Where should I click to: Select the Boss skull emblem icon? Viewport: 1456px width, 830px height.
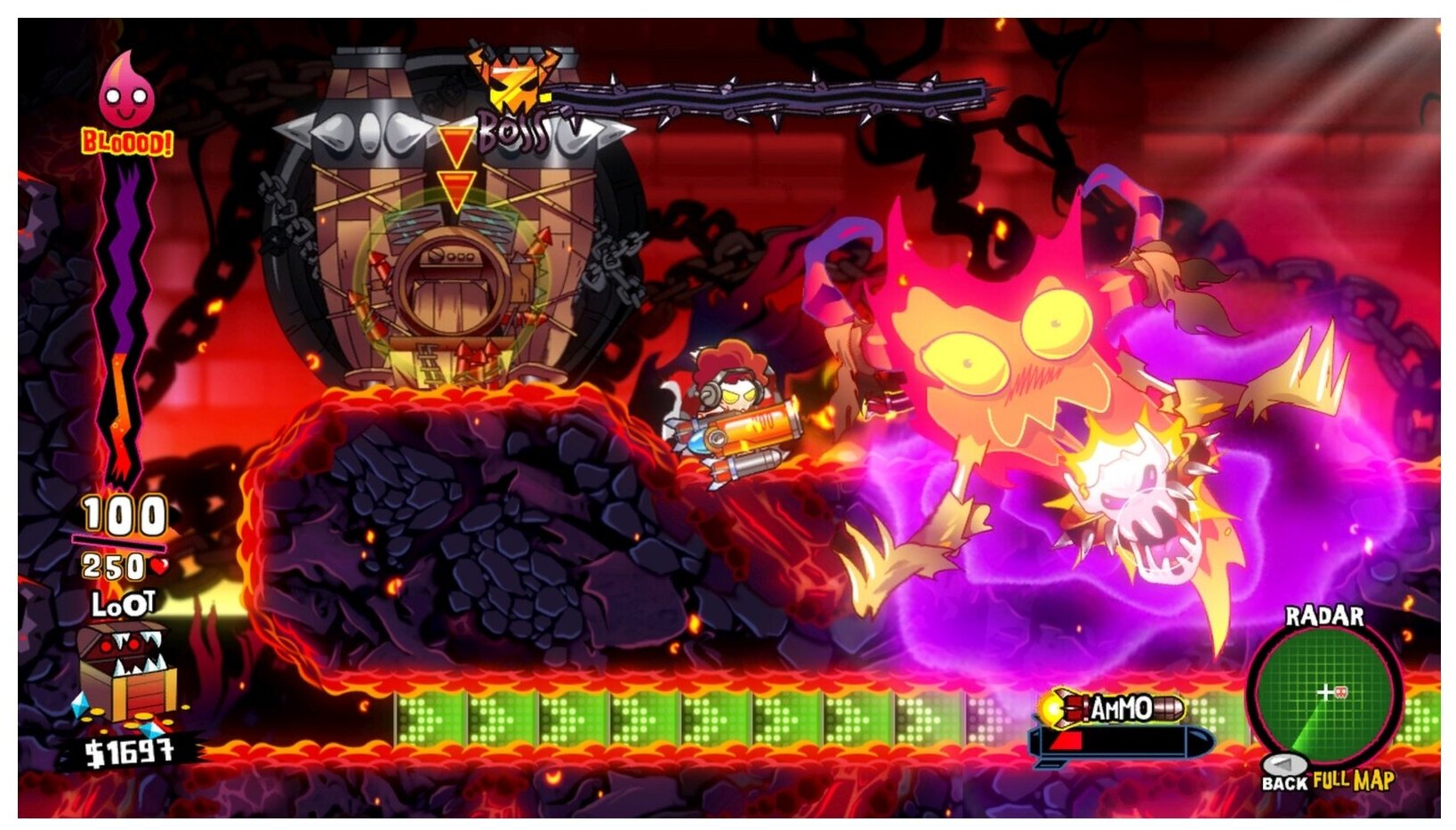[x=514, y=78]
